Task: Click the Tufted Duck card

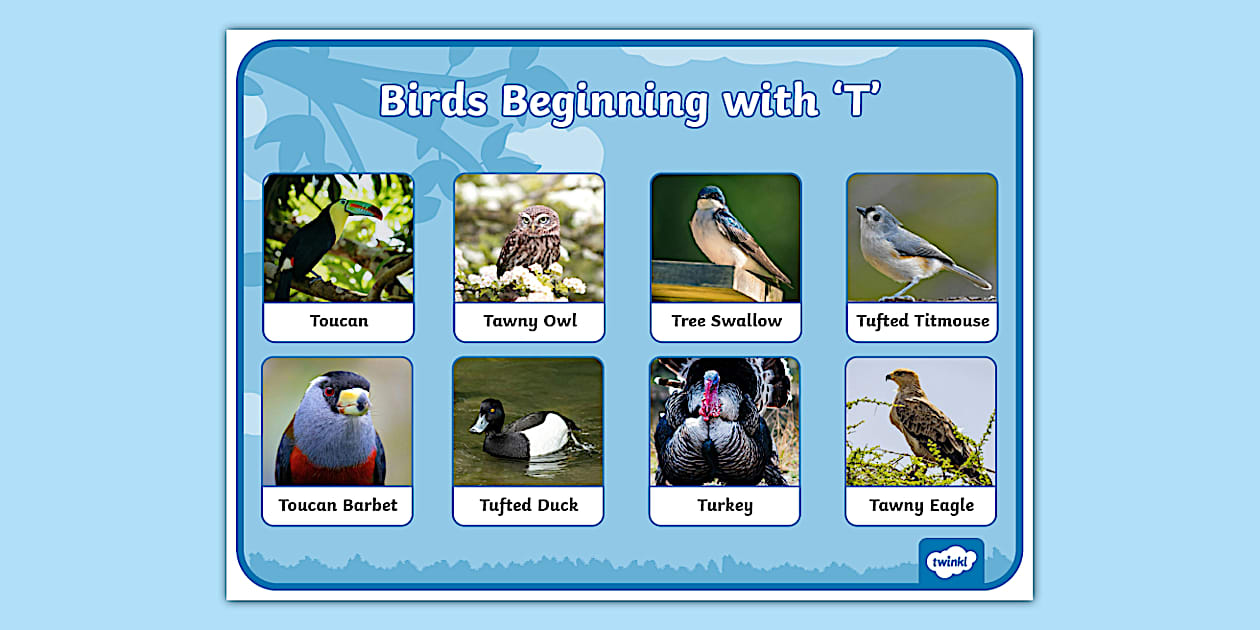Action: 528,441
